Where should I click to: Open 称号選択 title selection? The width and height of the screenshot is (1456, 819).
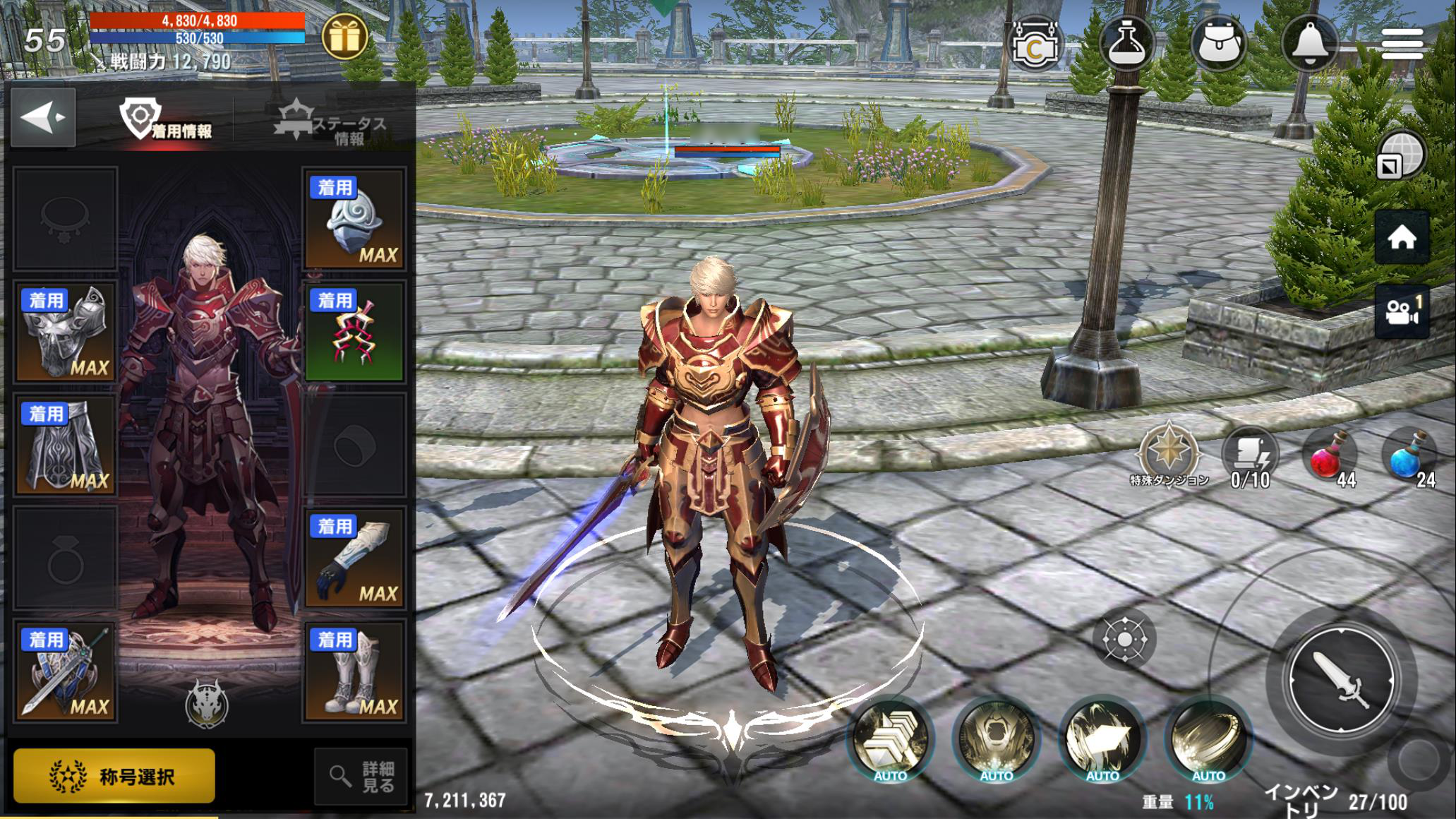(114, 777)
